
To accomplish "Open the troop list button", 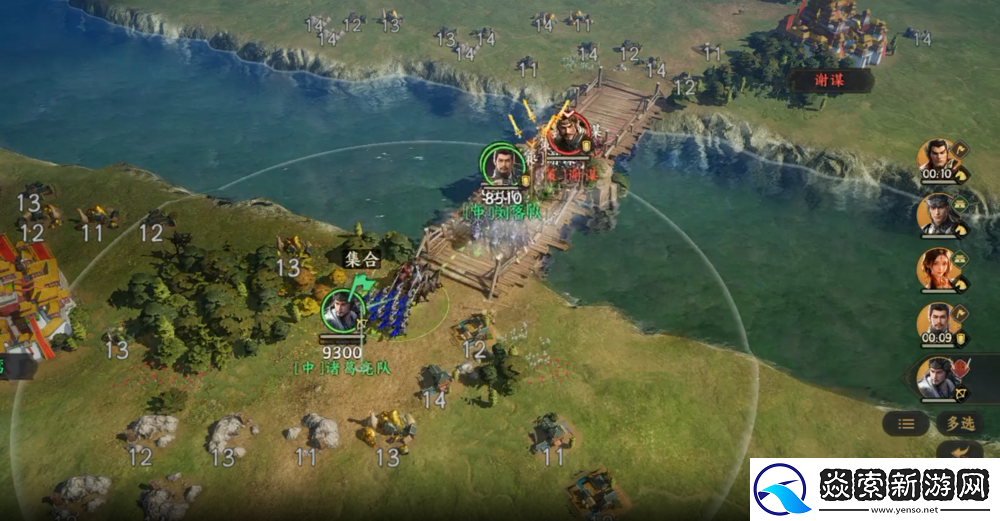I will [x=906, y=423].
